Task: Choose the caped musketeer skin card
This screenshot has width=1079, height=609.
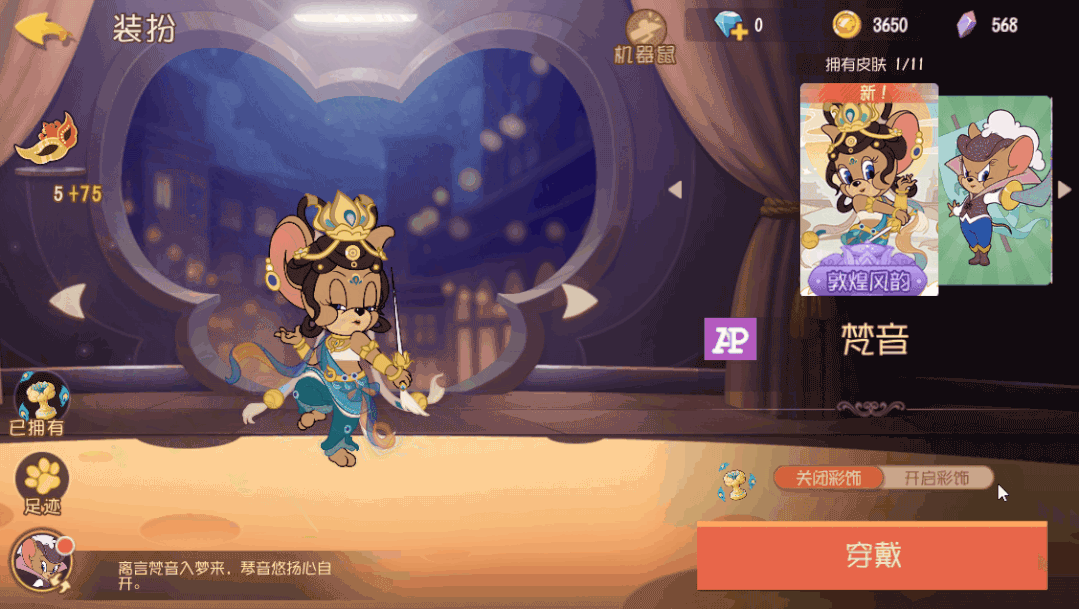Action: click(x=995, y=190)
